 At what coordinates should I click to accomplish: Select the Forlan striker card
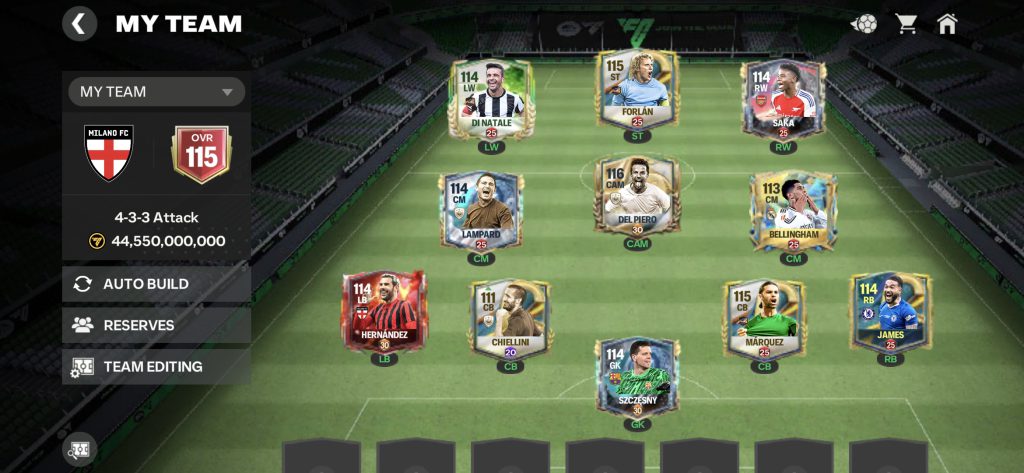[637, 92]
